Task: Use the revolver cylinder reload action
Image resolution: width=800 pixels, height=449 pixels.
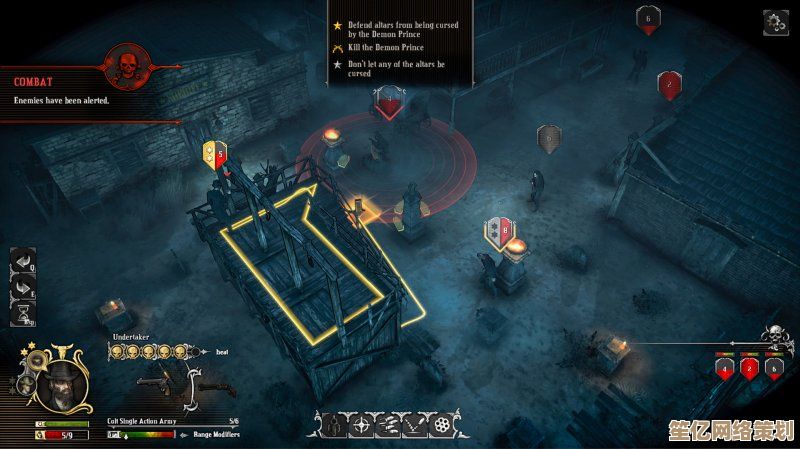Action: (440, 426)
